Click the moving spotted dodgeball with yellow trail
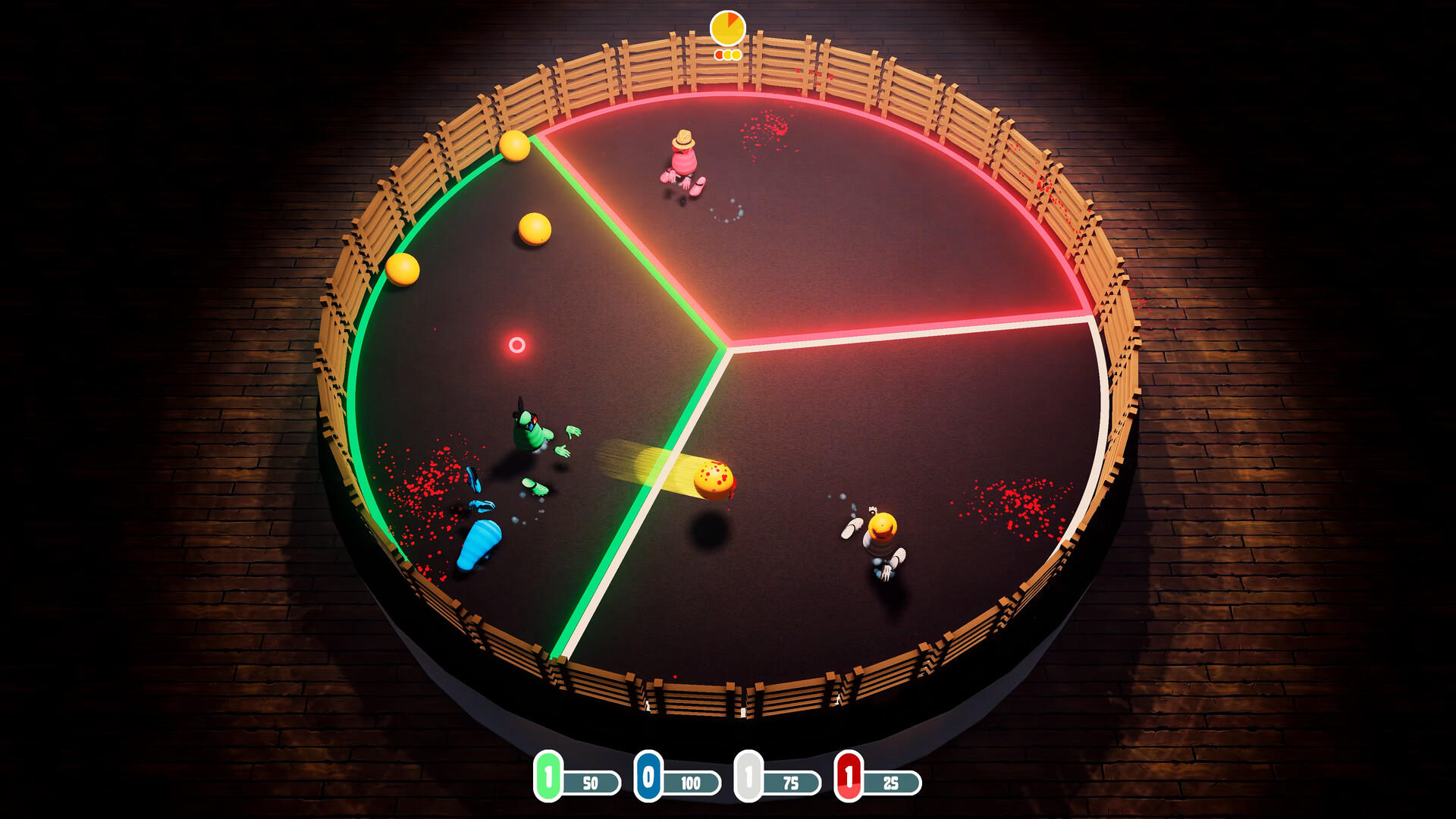The height and width of the screenshot is (819, 1456). click(x=711, y=478)
